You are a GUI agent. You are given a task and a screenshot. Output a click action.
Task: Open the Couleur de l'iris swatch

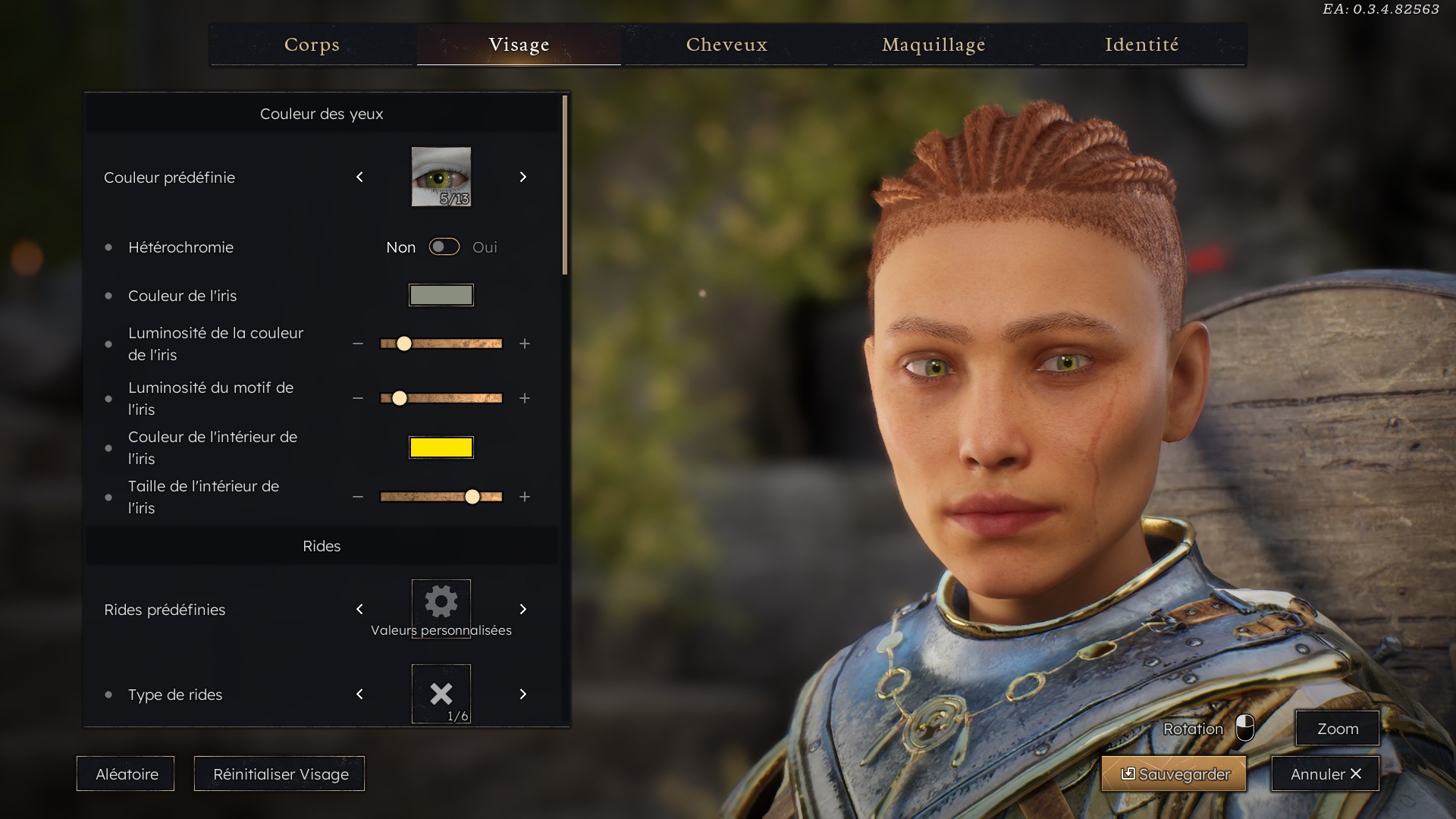coord(441,295)
